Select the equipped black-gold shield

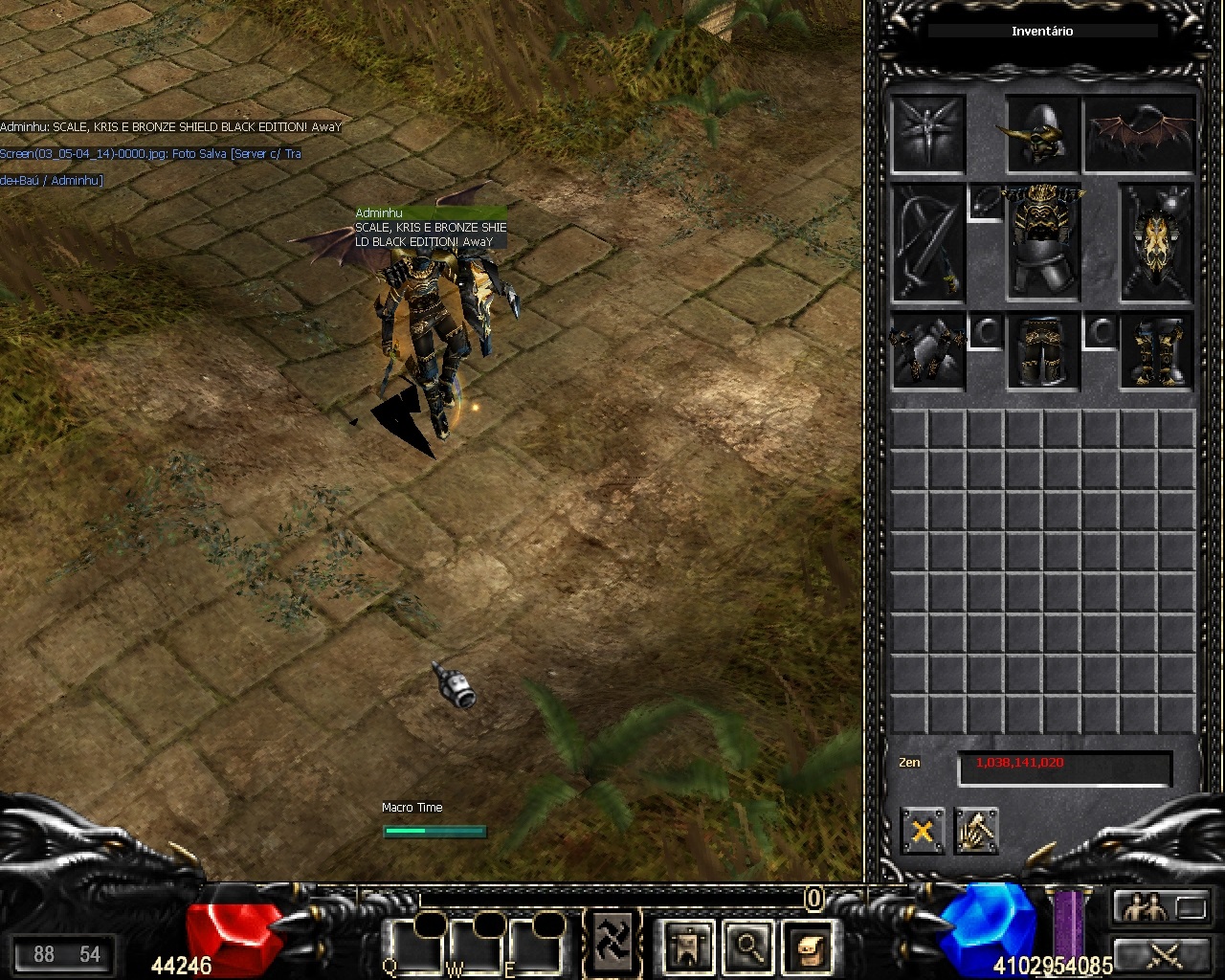(1156, 242)
